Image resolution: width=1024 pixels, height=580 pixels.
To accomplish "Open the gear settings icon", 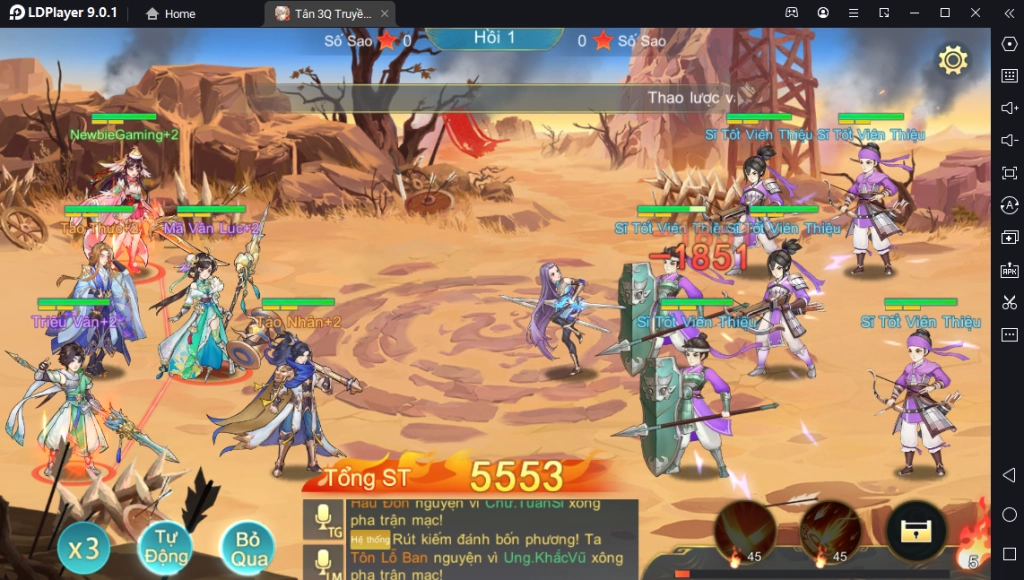I will pyautogui.click(x=952, y=60).
